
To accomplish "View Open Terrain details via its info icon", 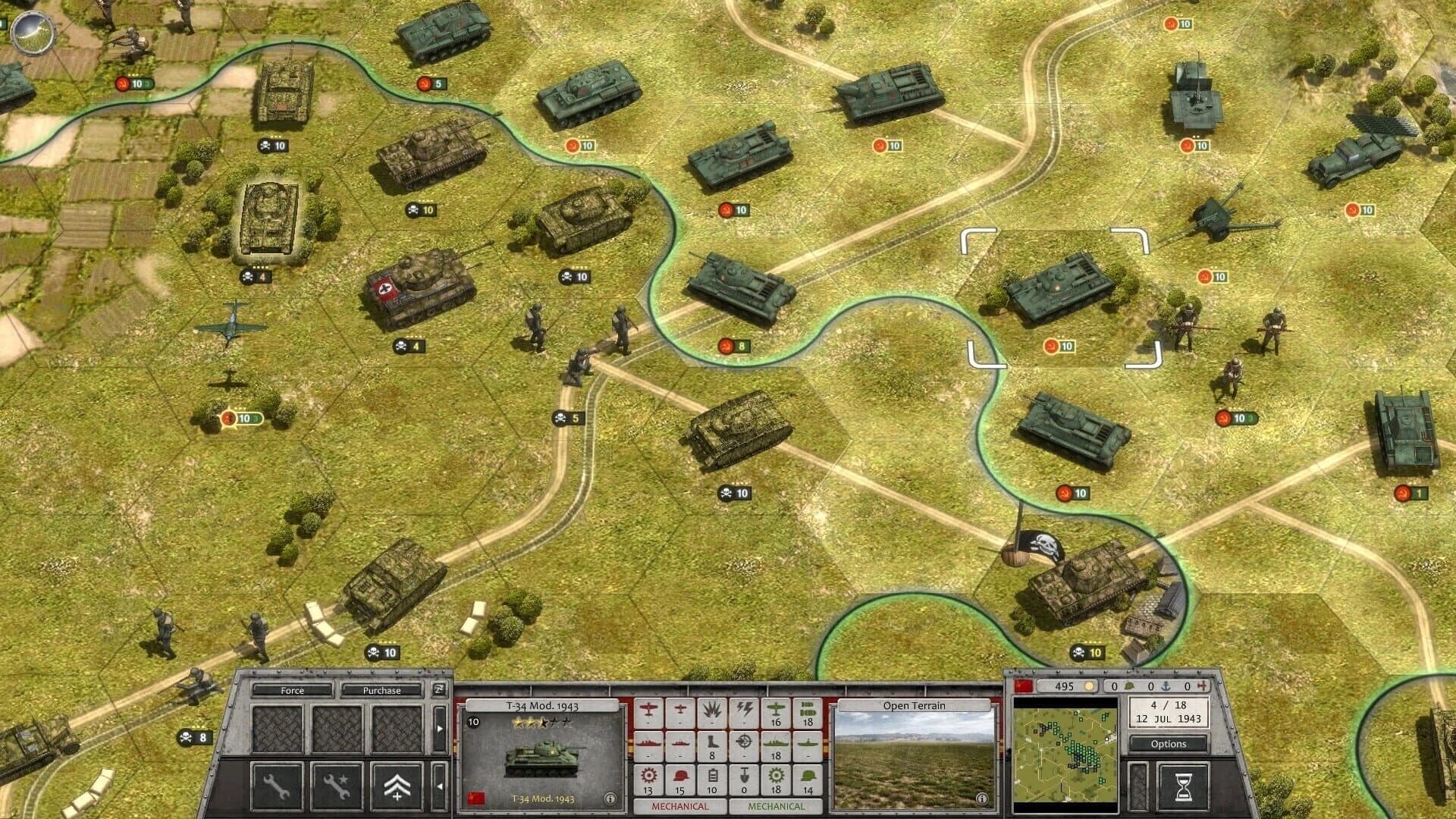I will point(983,797).
